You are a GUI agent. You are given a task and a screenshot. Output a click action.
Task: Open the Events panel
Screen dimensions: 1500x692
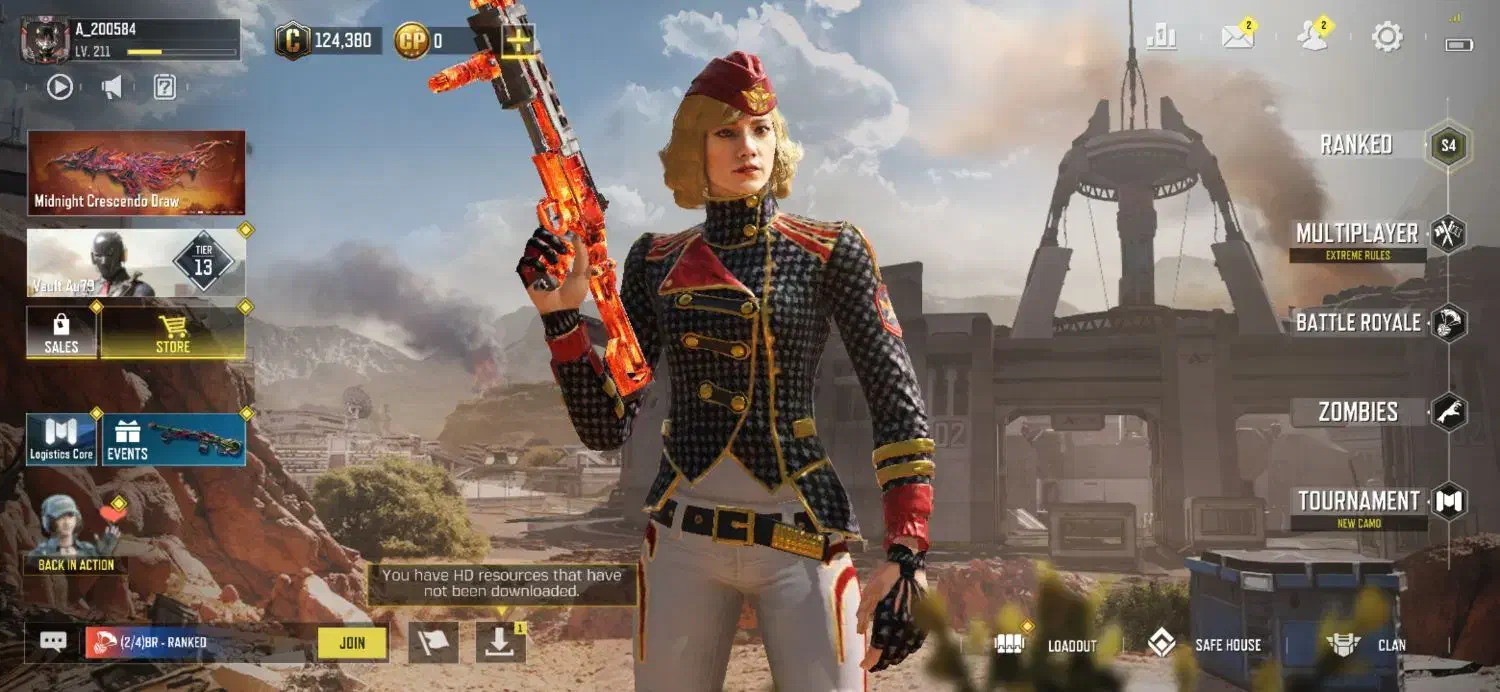coord(174,440)
